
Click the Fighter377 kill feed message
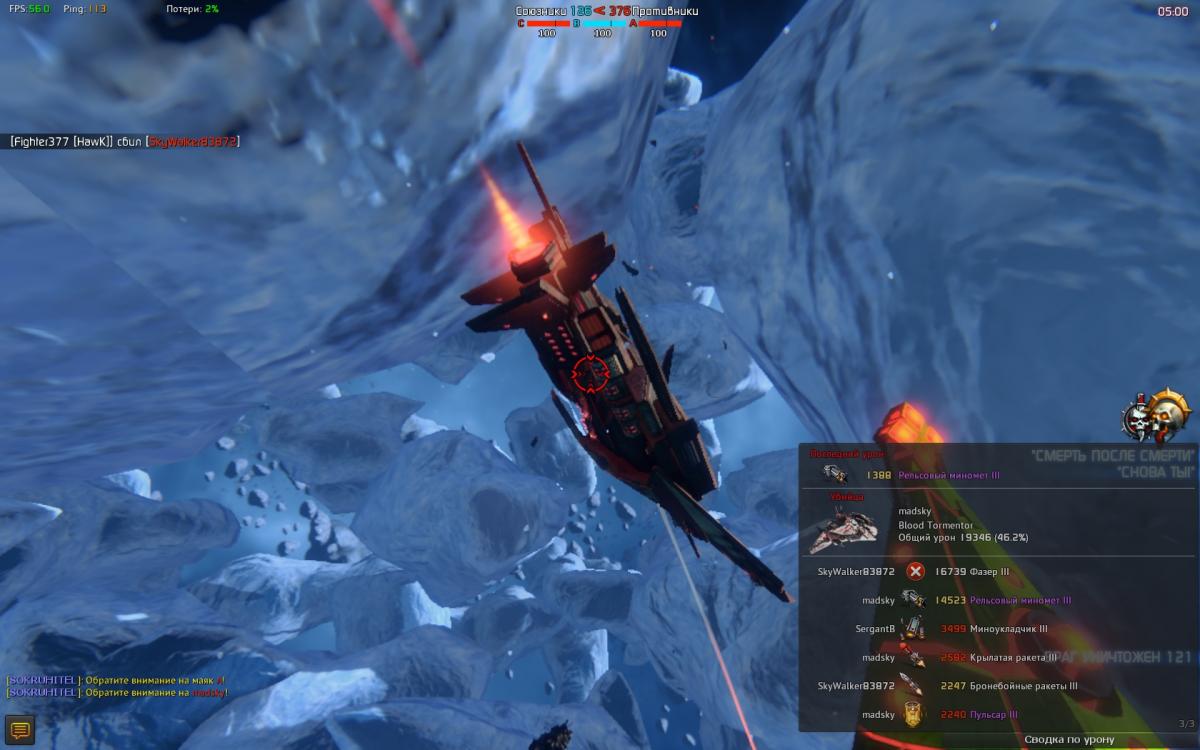tap(124, 142)
